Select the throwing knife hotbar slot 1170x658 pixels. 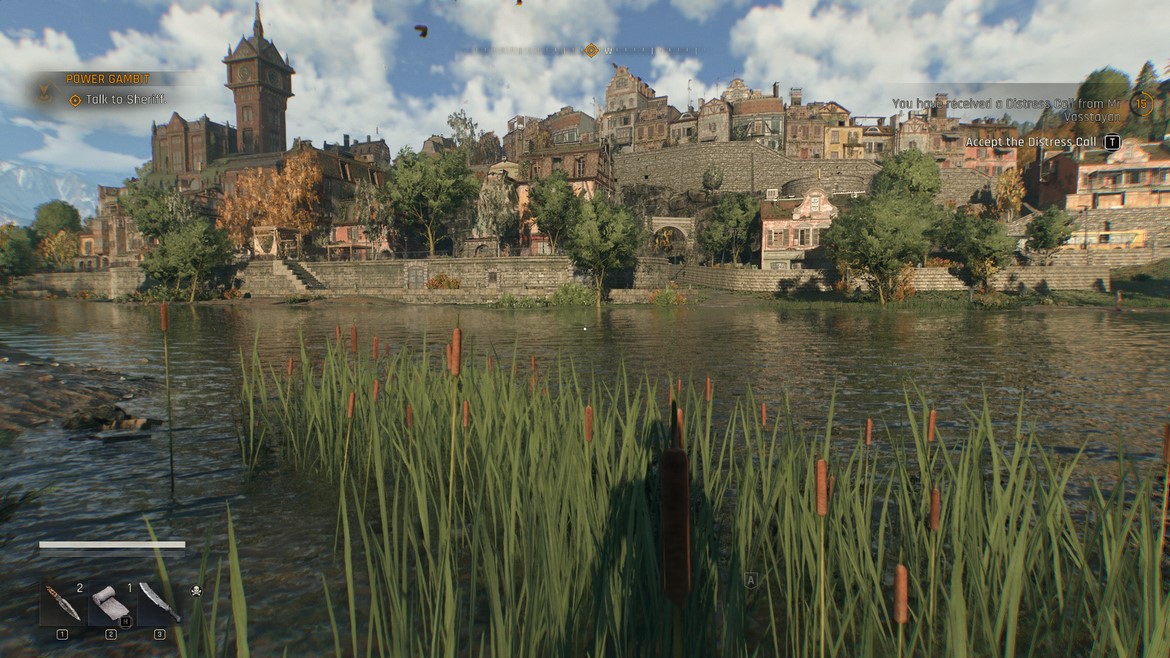(63, 603)
